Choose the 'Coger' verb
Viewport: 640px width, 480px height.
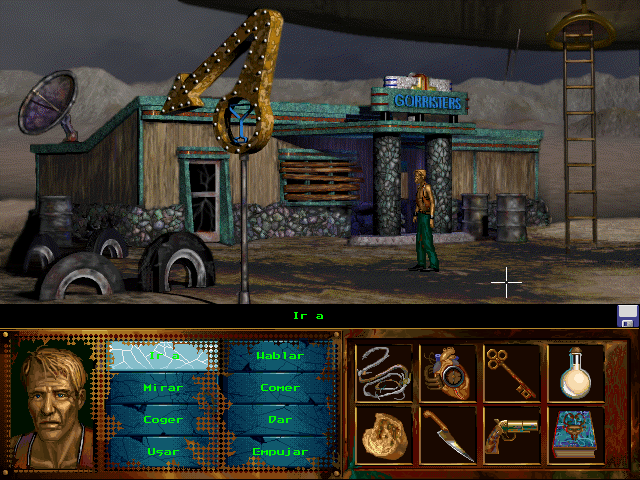tap(162, 419)
